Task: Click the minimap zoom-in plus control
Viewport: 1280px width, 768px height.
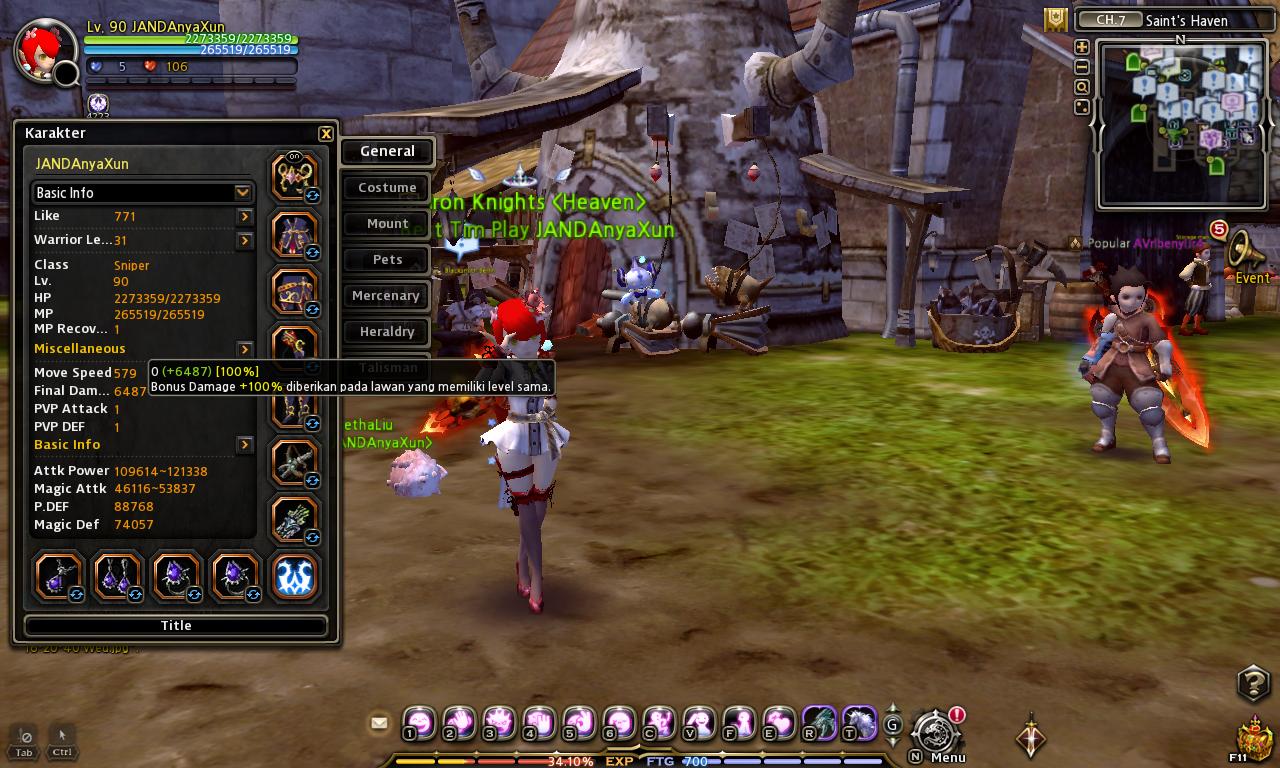Action: (x=1082, y=46)
